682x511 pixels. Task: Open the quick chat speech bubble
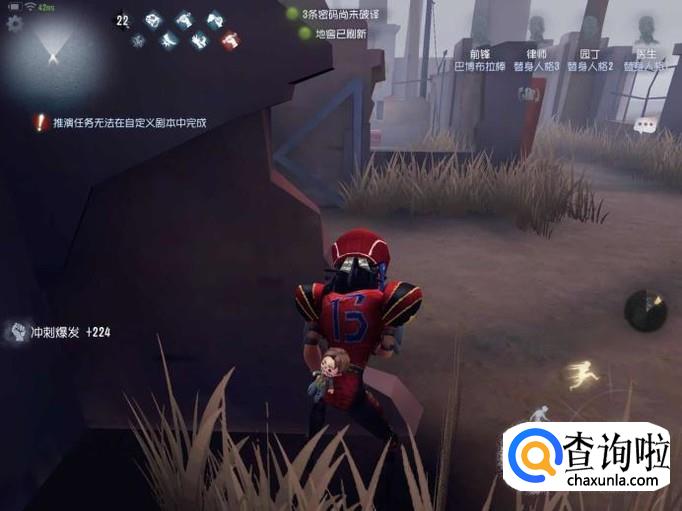pos(646,125)
